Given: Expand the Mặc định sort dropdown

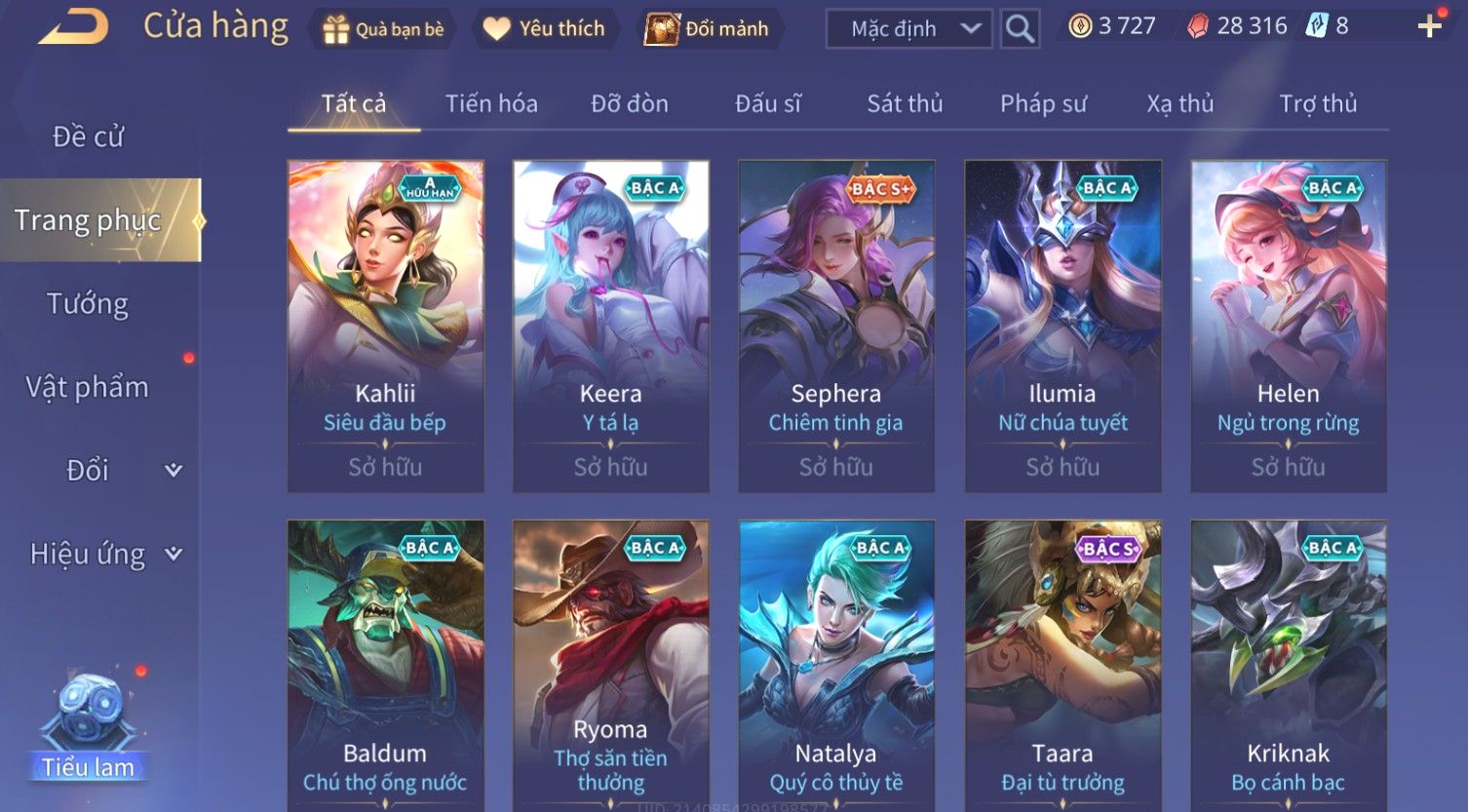Looking at the screenshot, I should tap(908, 29).
